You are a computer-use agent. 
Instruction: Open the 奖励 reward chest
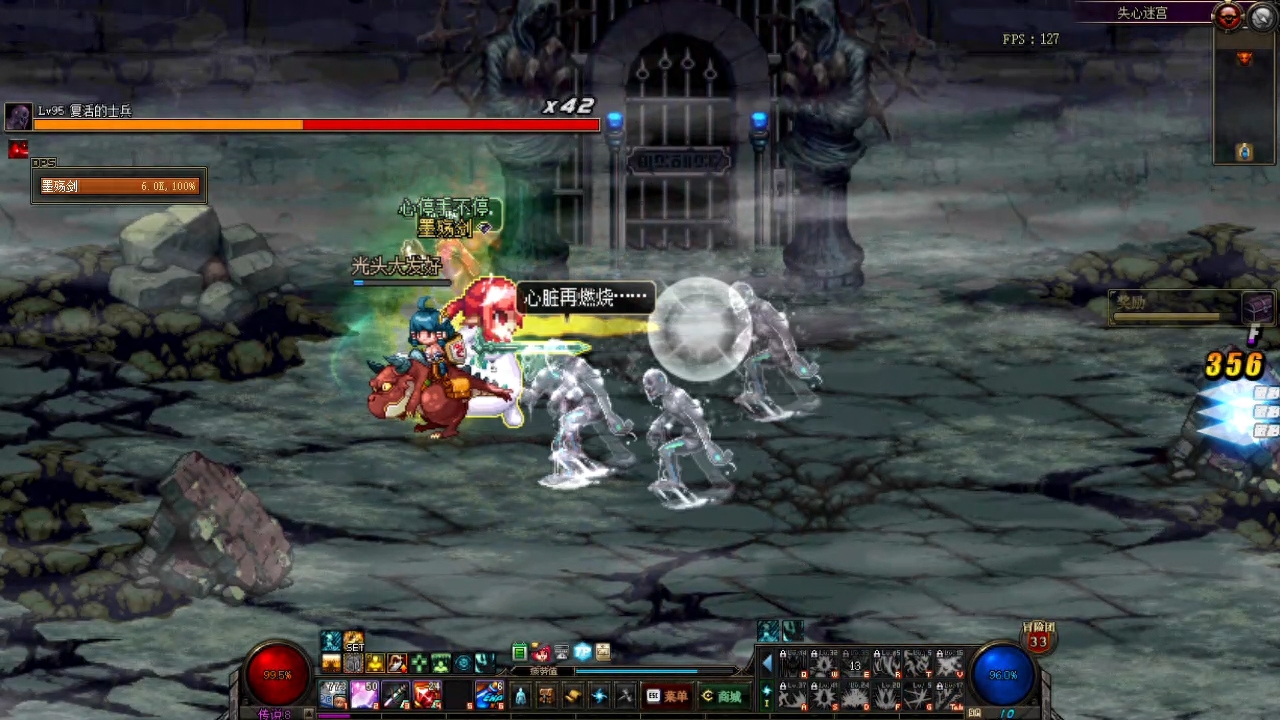[1258, 307]
